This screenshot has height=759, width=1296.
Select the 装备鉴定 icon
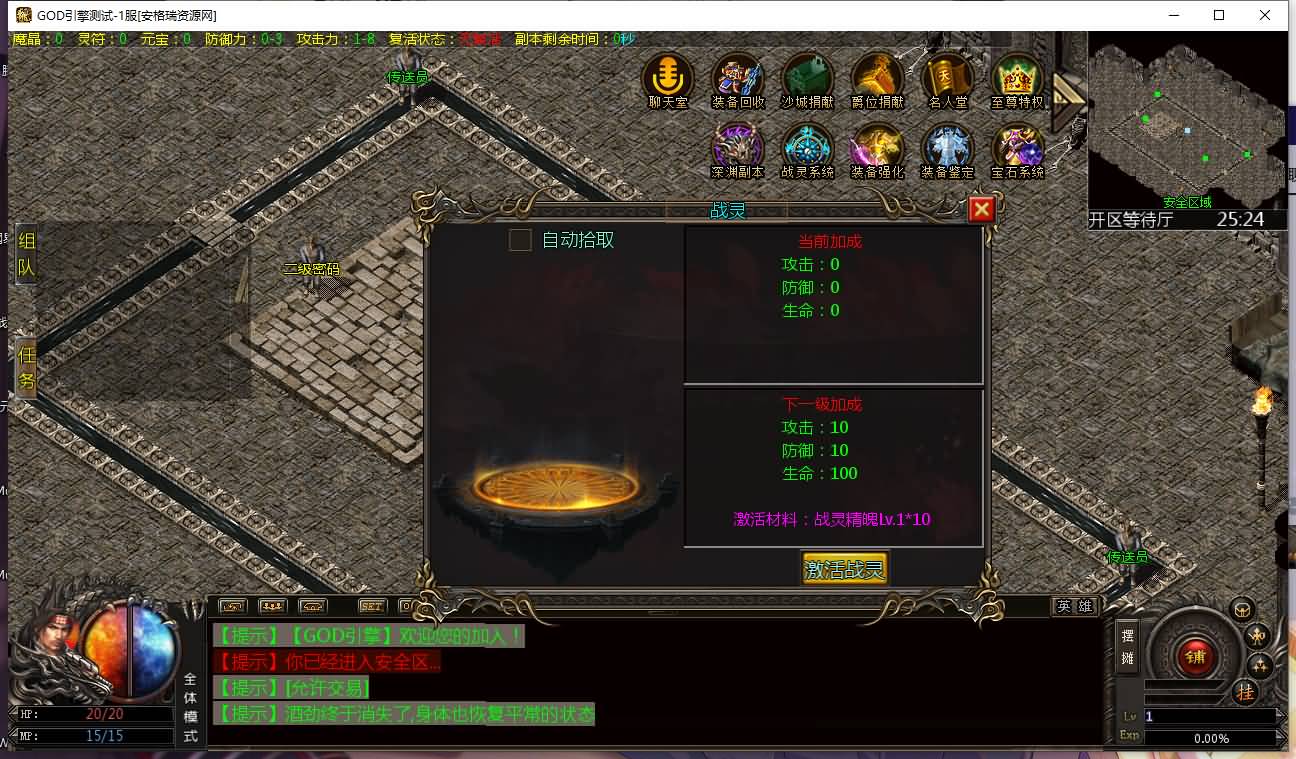coord(947,148)
